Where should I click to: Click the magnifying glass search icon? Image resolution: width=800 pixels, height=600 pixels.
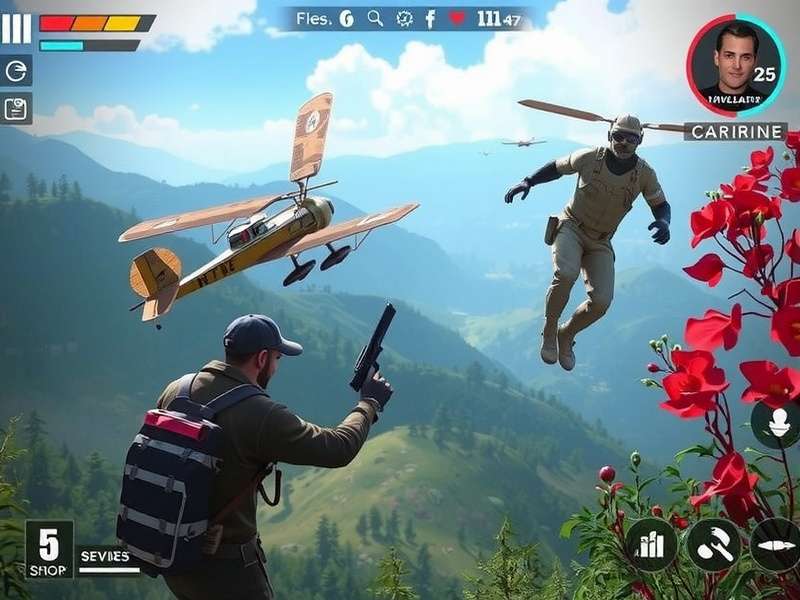click(x=375, y=18)
